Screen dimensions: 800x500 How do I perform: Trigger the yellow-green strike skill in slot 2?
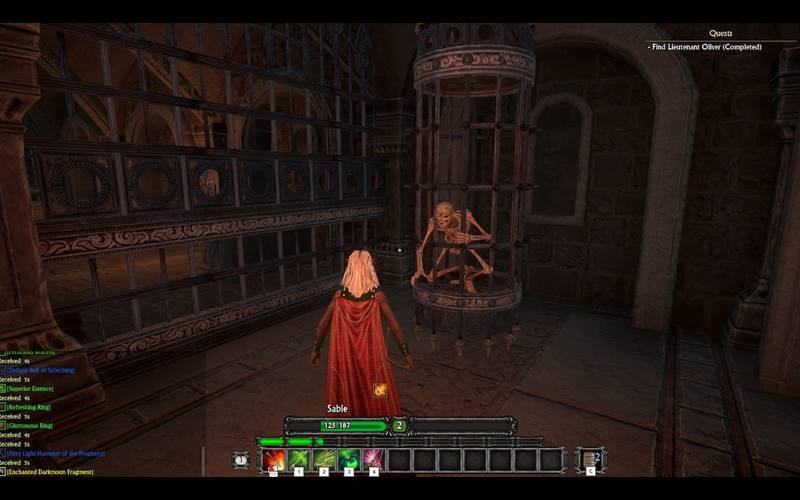click(324, 460)
